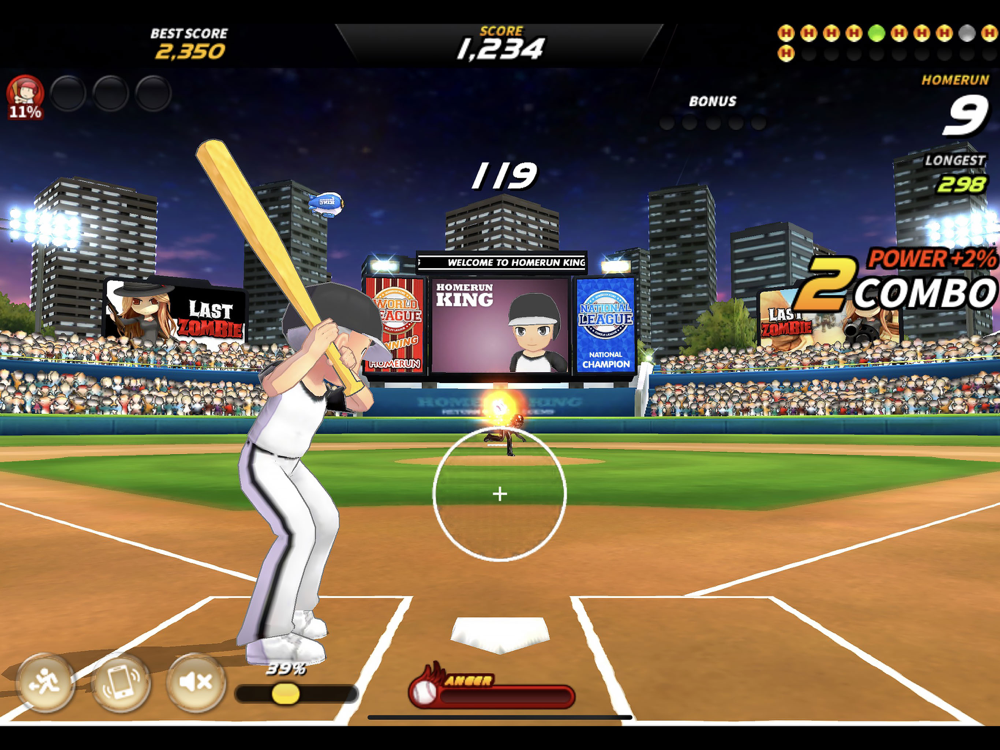1000x750 pixels.
Task: Click the yellow knob on the 39% gauge
Action: [285, 693]
